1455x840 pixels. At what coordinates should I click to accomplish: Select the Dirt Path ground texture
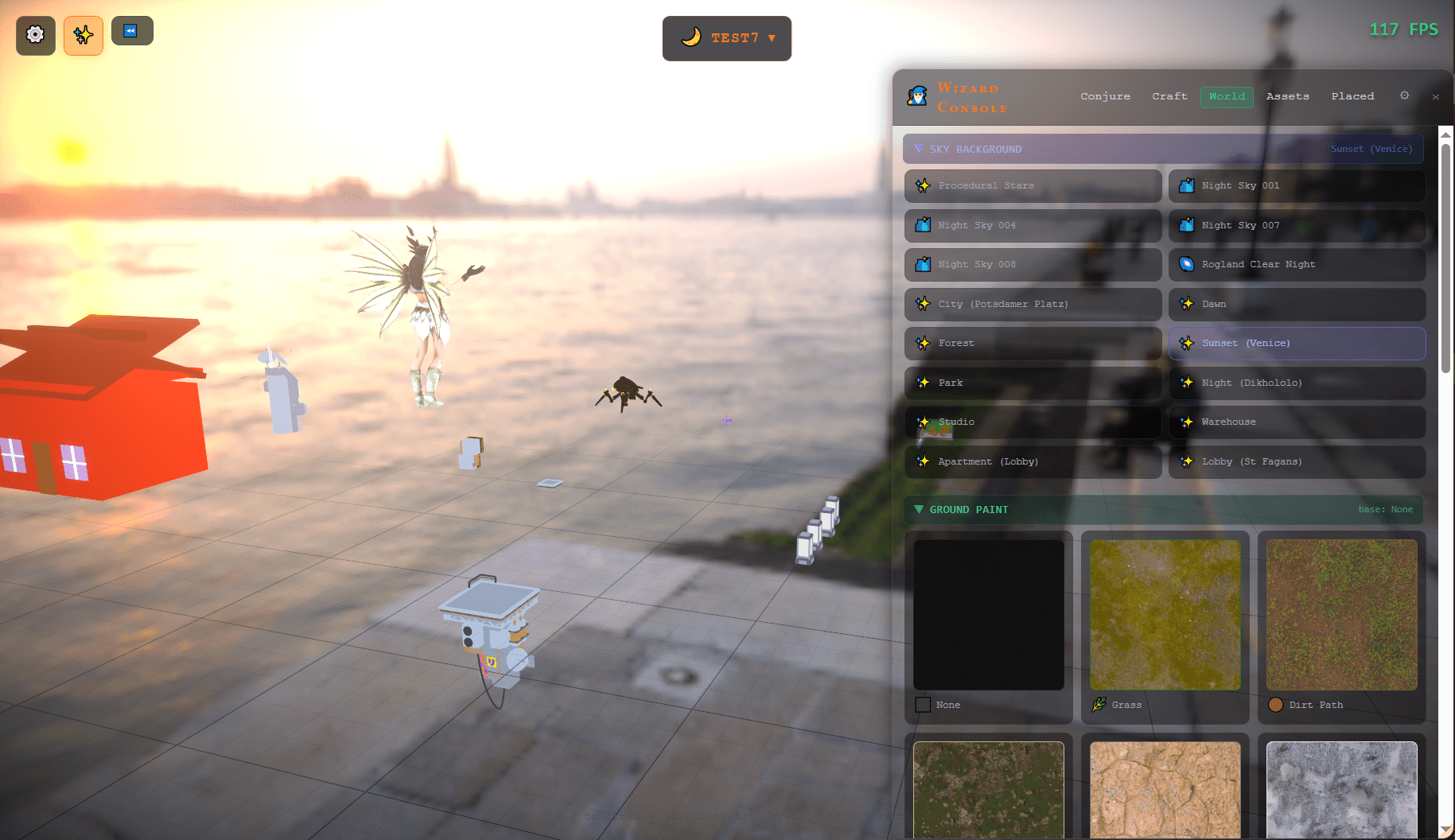1341,615
